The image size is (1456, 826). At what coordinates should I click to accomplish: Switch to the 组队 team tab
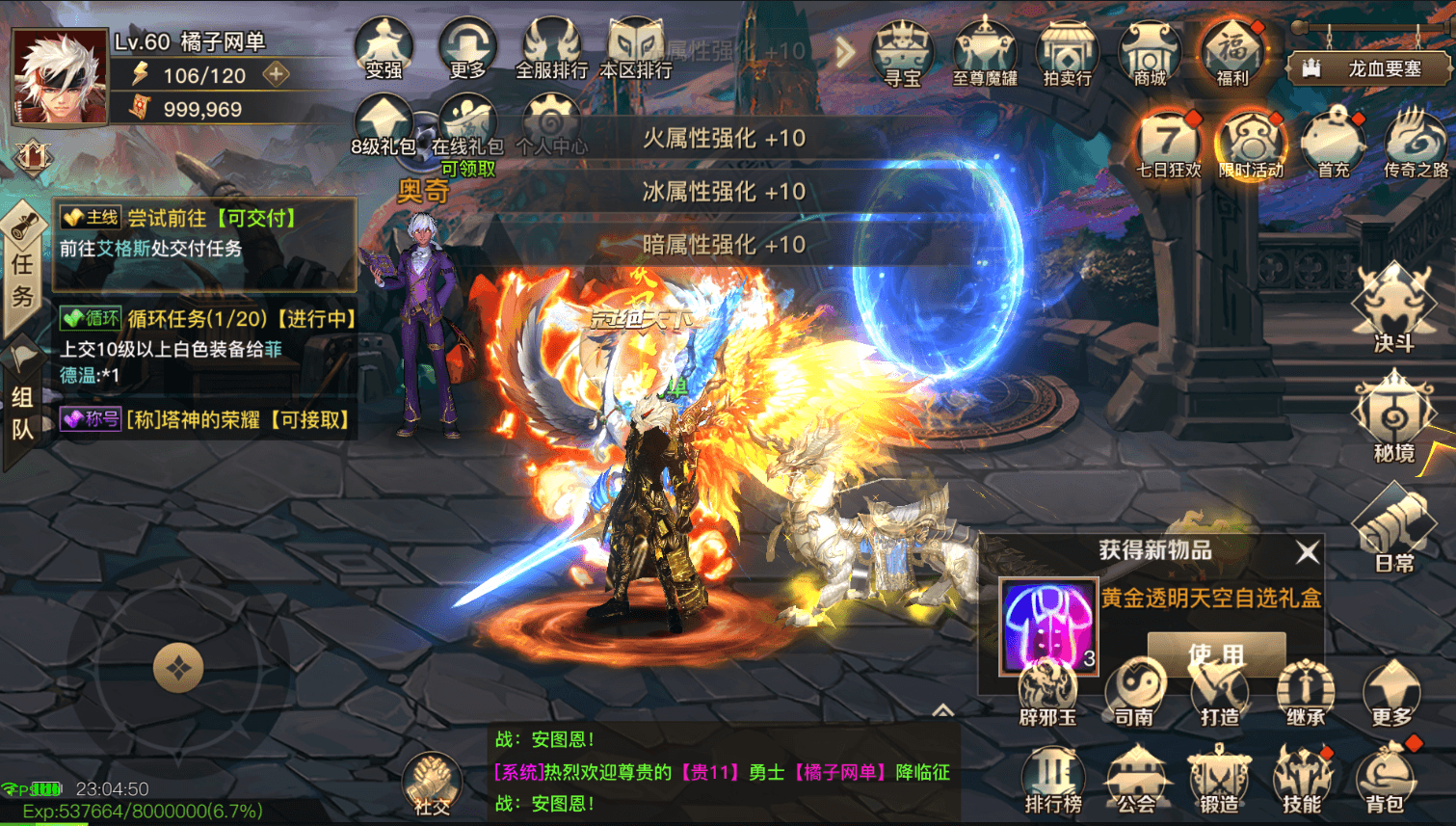pyautogui.click(x=23, y=410)
